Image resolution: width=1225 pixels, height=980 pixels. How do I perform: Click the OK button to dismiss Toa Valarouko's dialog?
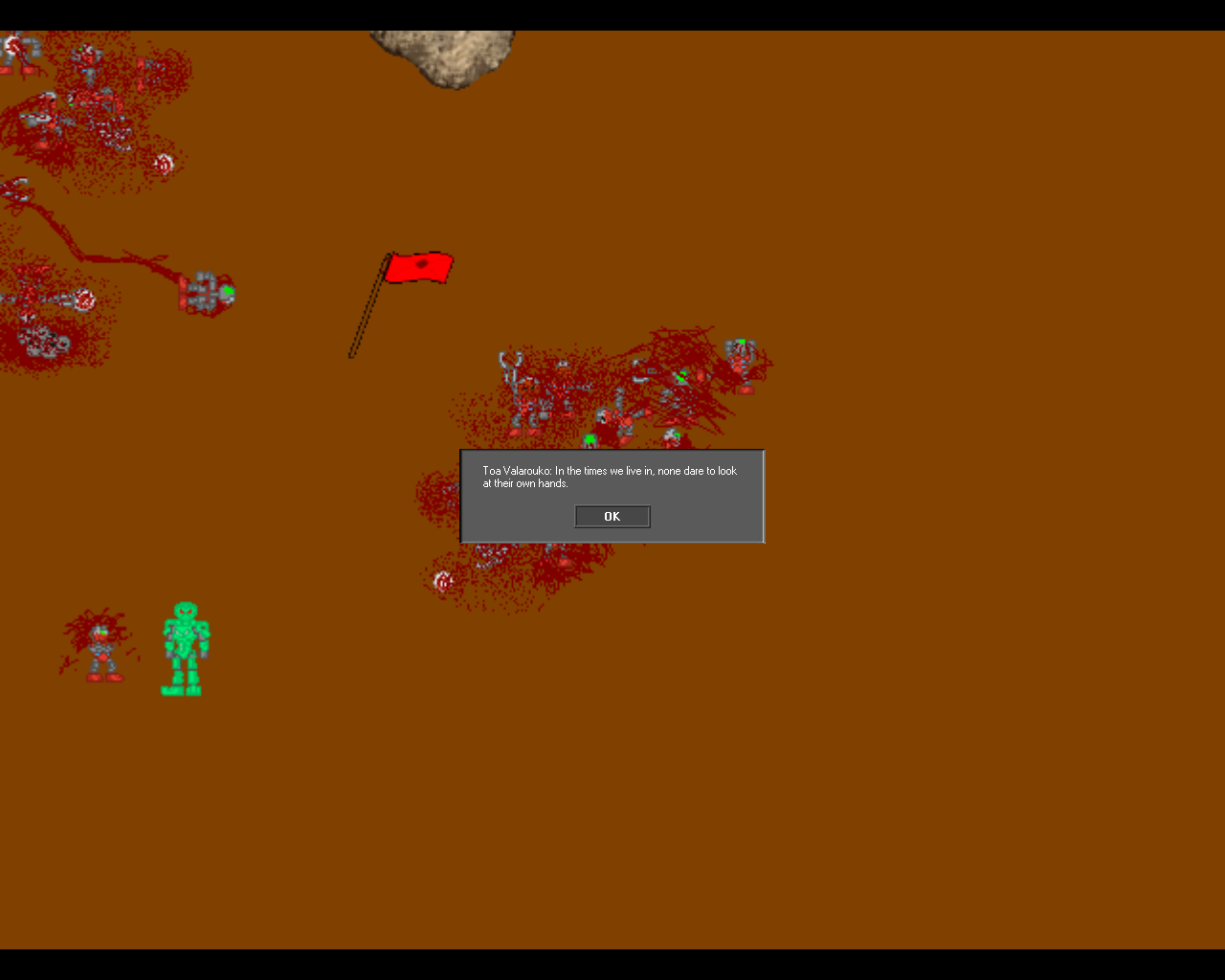[612, 516]
